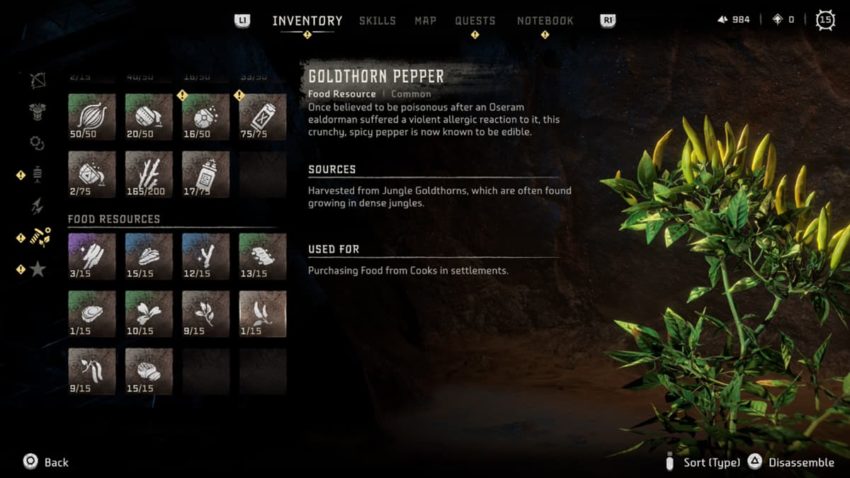Select the food resource with 13/15
The width and height of the screenshot is (850, 478).
262,255
